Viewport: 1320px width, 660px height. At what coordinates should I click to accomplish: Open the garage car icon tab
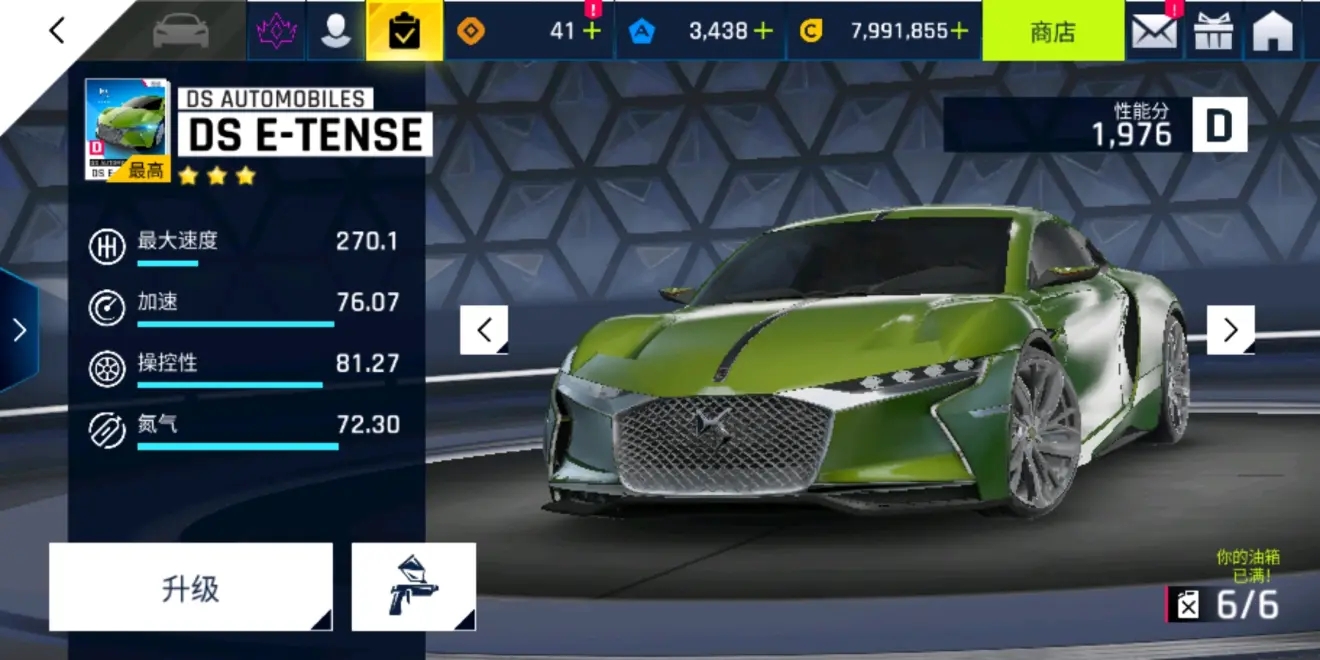181,31
